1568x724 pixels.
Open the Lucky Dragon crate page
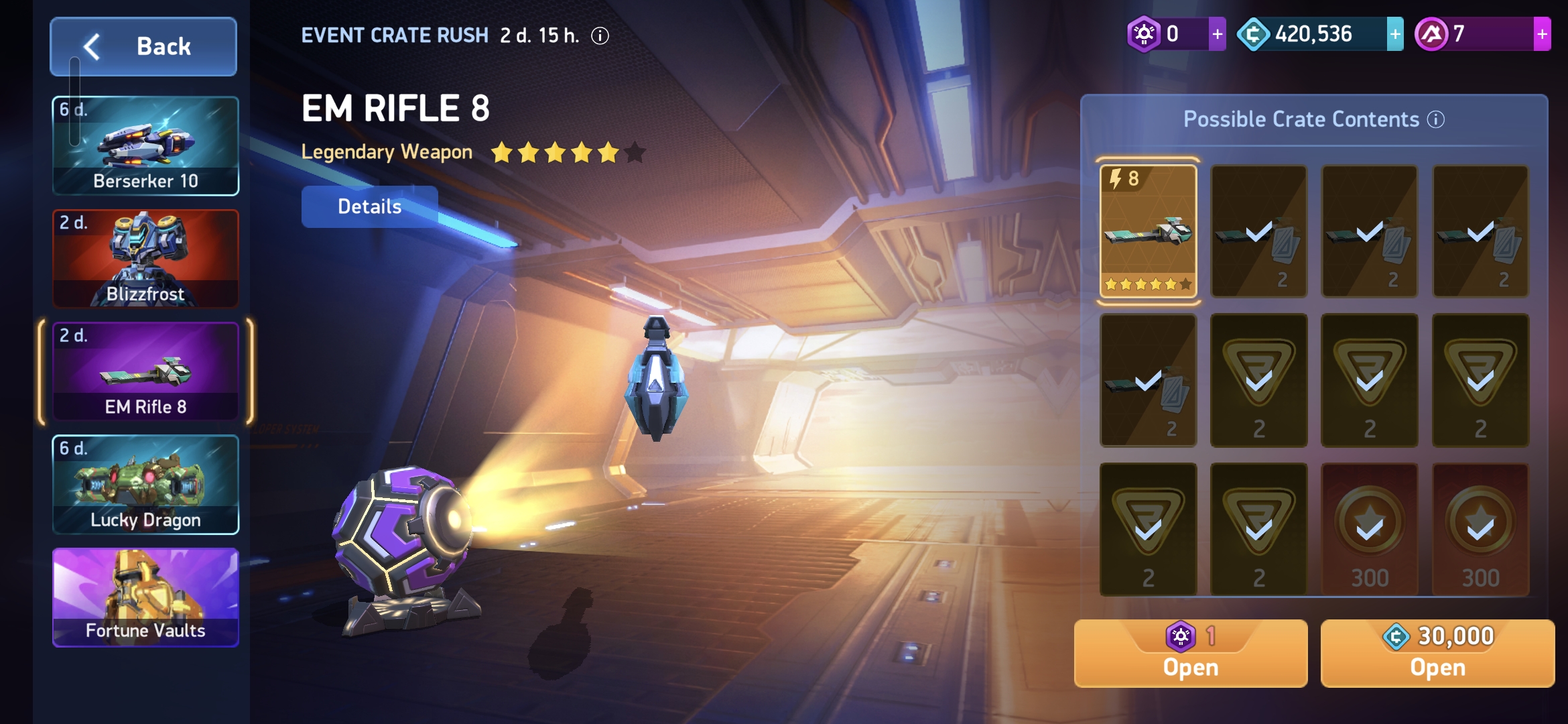point(145,484)
